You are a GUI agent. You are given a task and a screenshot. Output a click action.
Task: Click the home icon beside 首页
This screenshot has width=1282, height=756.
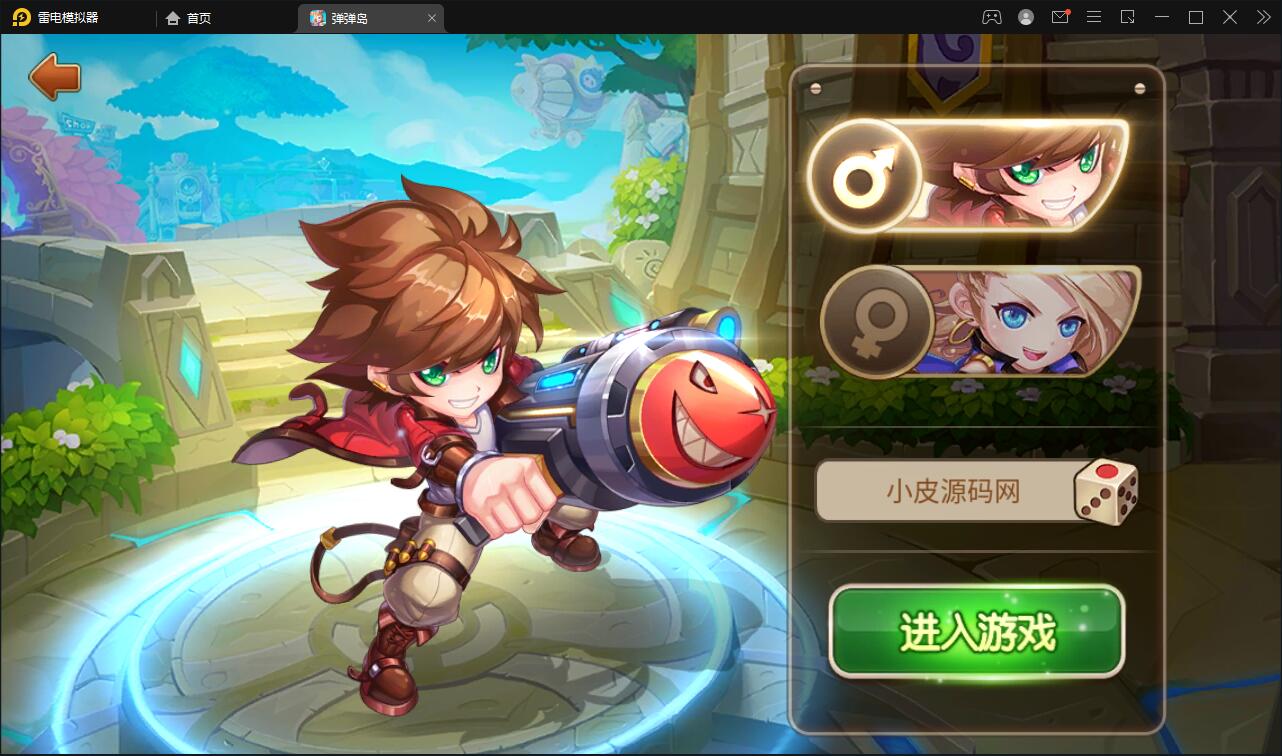(x=172, y=17)
